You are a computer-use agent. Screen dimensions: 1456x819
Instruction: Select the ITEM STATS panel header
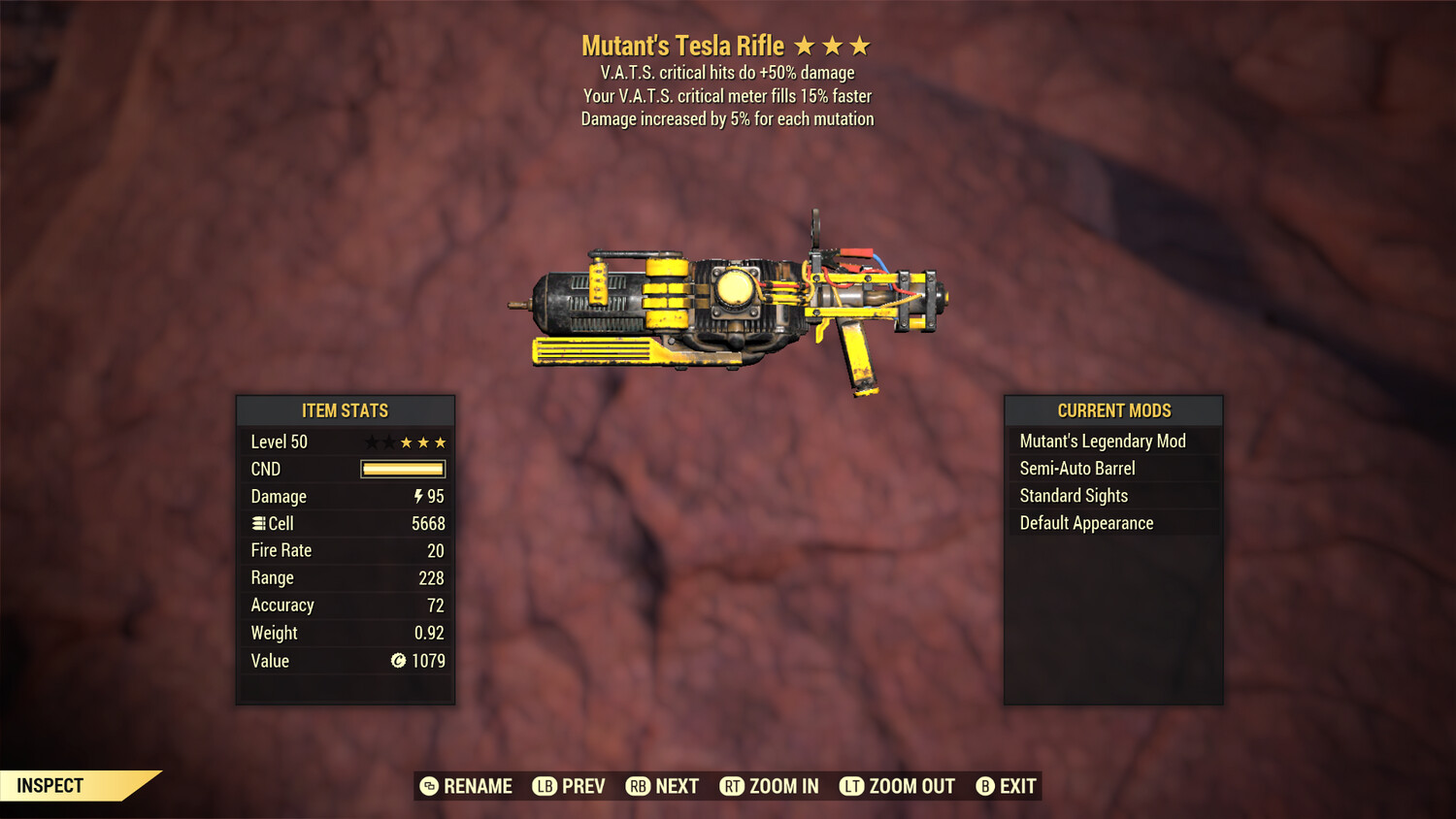coord(346,410)
